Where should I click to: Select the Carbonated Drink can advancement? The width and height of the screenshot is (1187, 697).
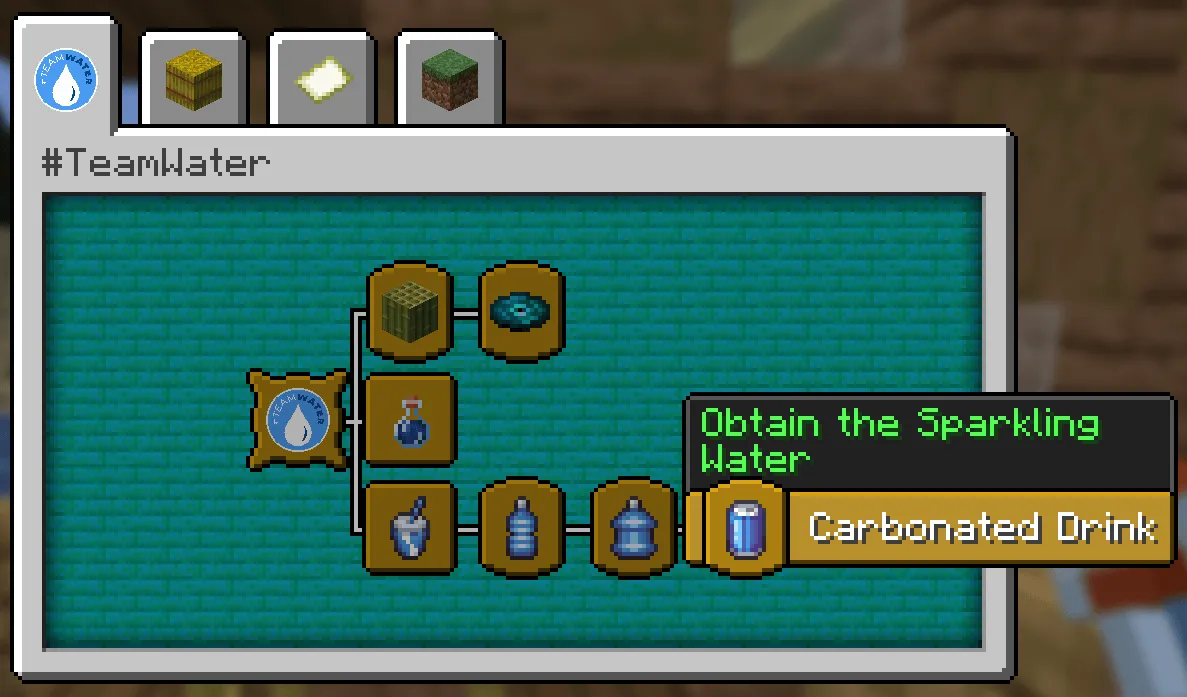point(745,528)
